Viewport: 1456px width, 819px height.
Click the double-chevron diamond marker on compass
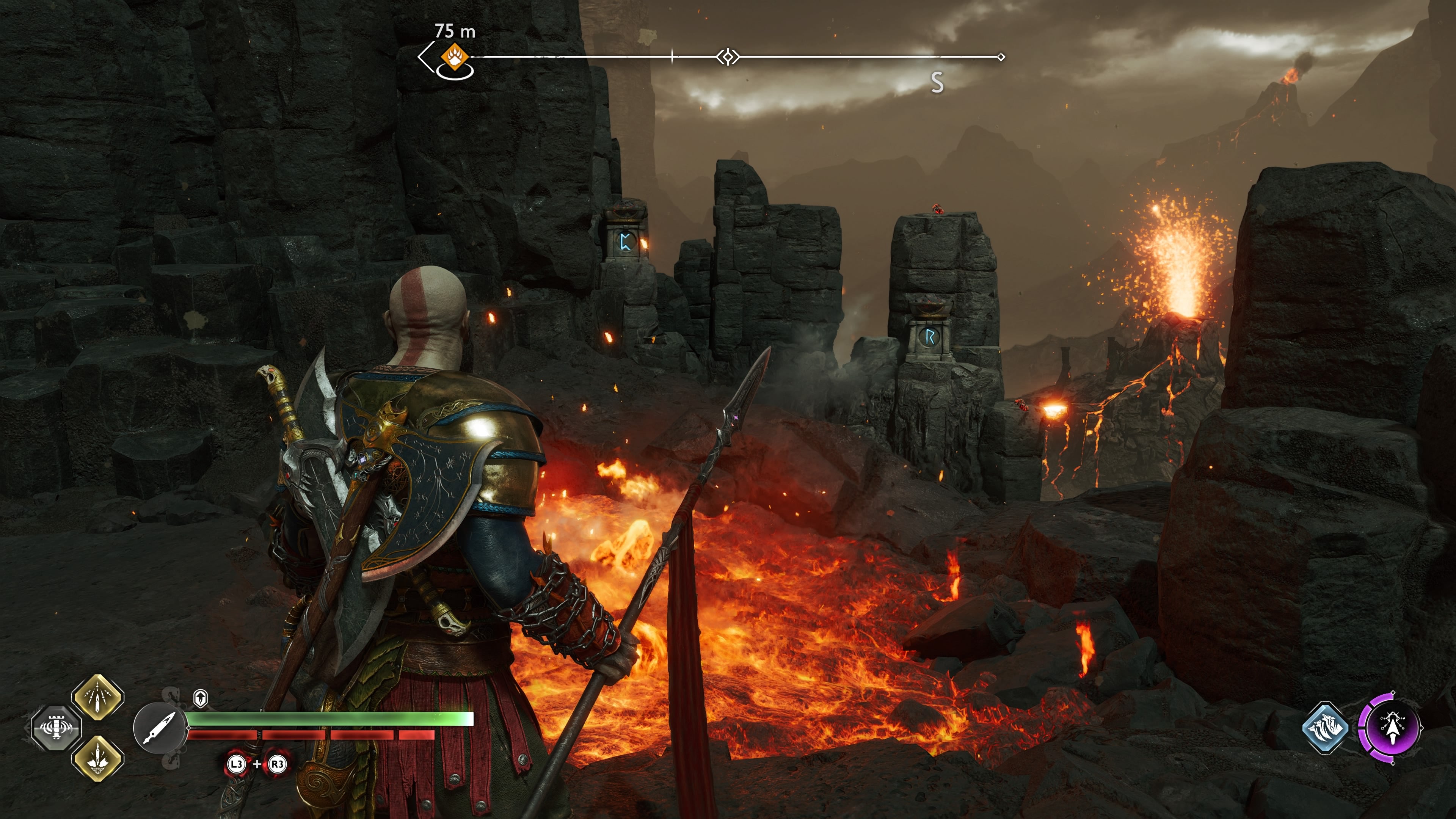[728, 56]
